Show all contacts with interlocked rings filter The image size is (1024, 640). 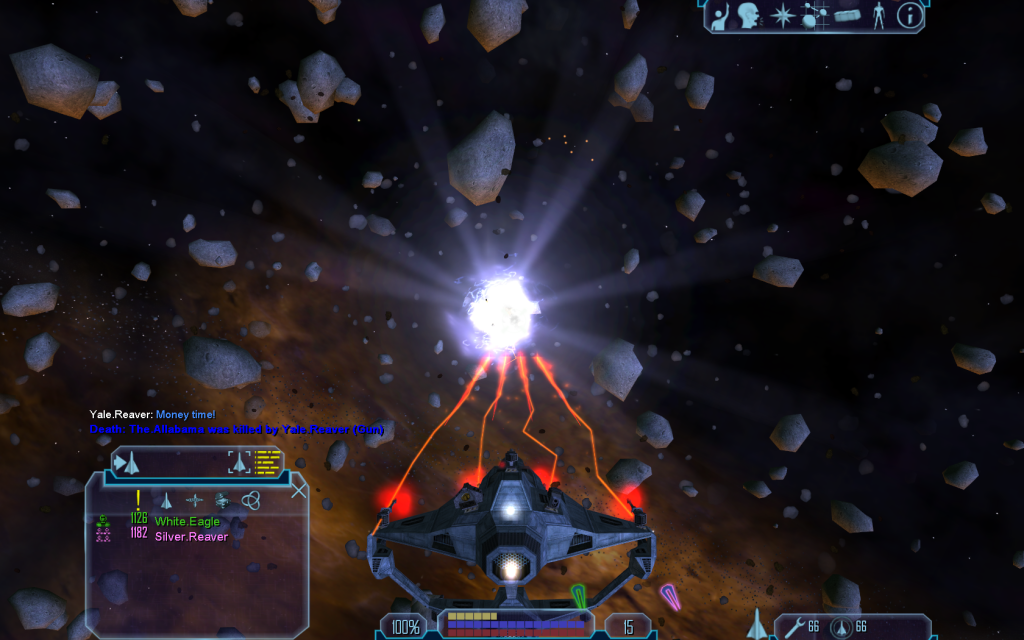tap(250, 499)
